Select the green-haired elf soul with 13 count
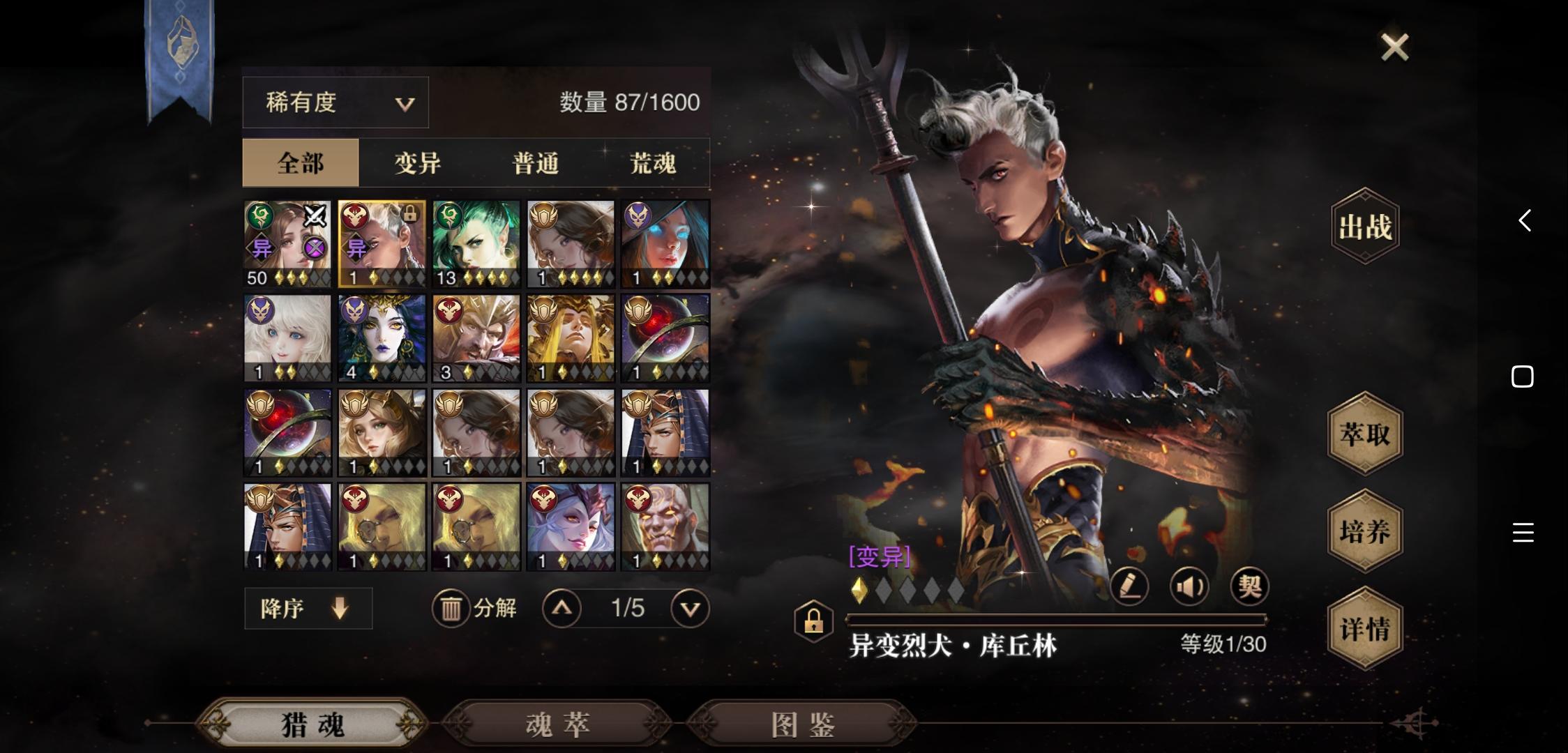1568x753 pixels. click(476, 243)
